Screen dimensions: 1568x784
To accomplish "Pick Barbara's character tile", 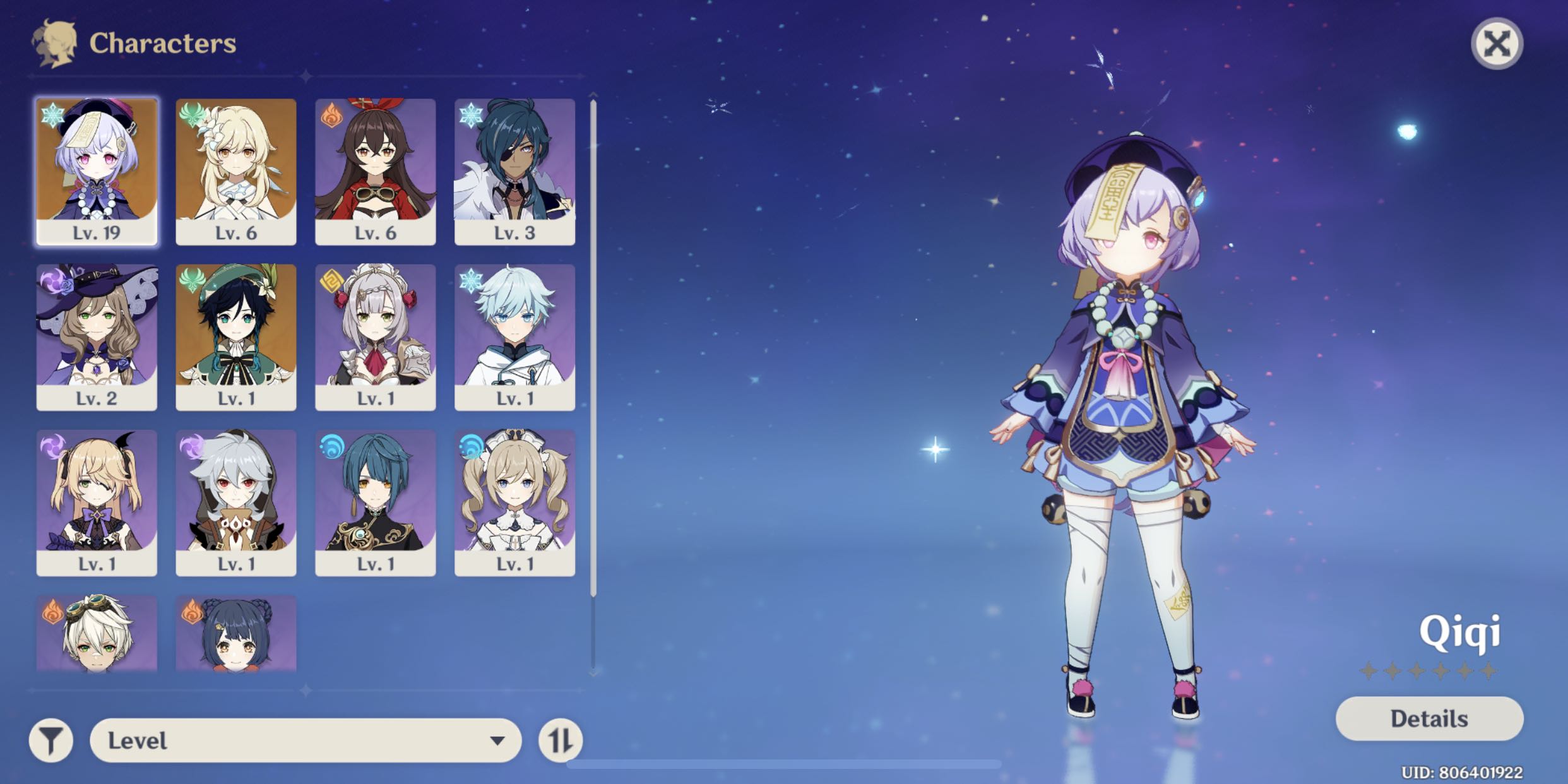I will coord(514,502).
